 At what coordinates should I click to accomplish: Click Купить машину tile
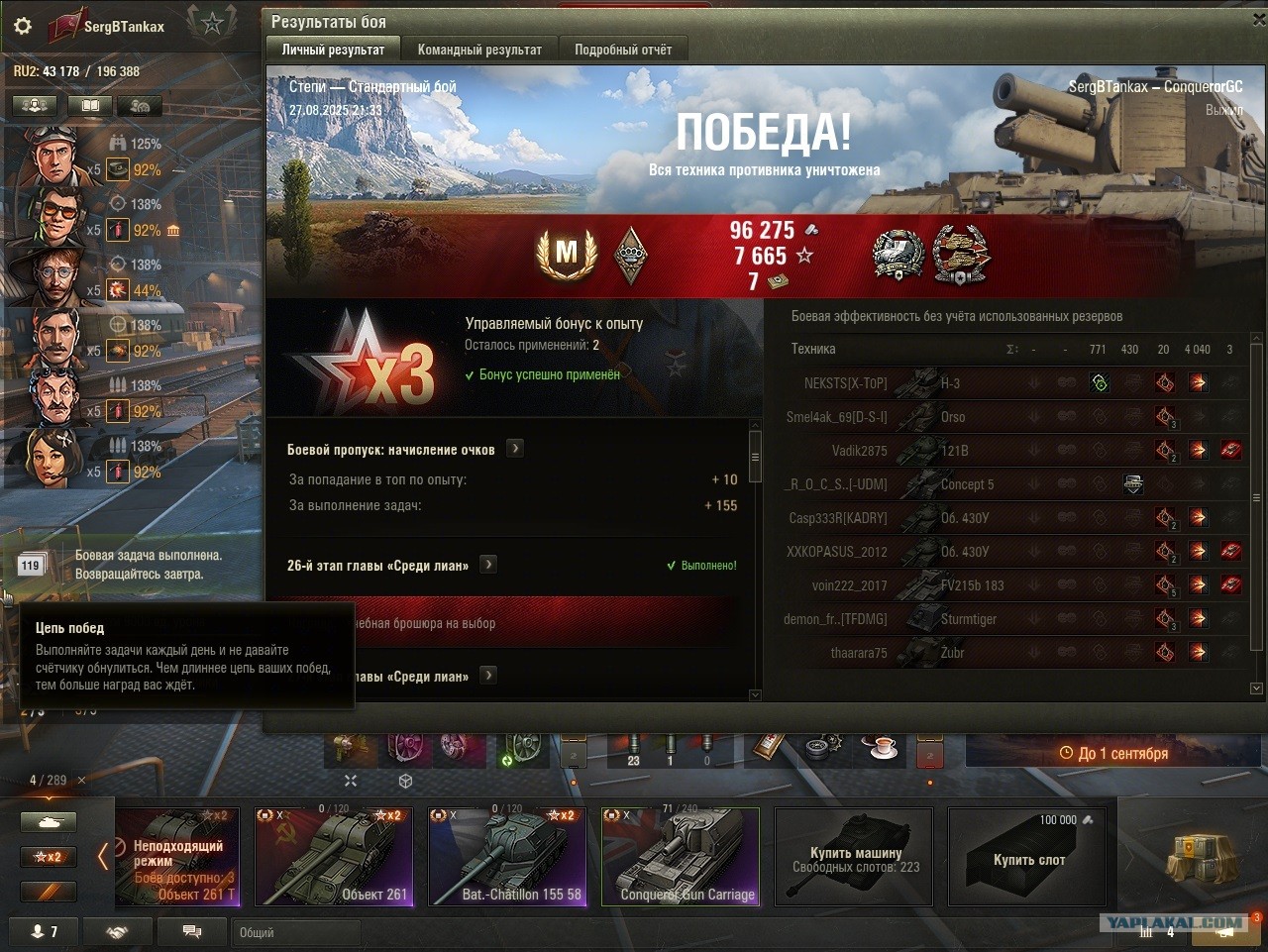854,857
